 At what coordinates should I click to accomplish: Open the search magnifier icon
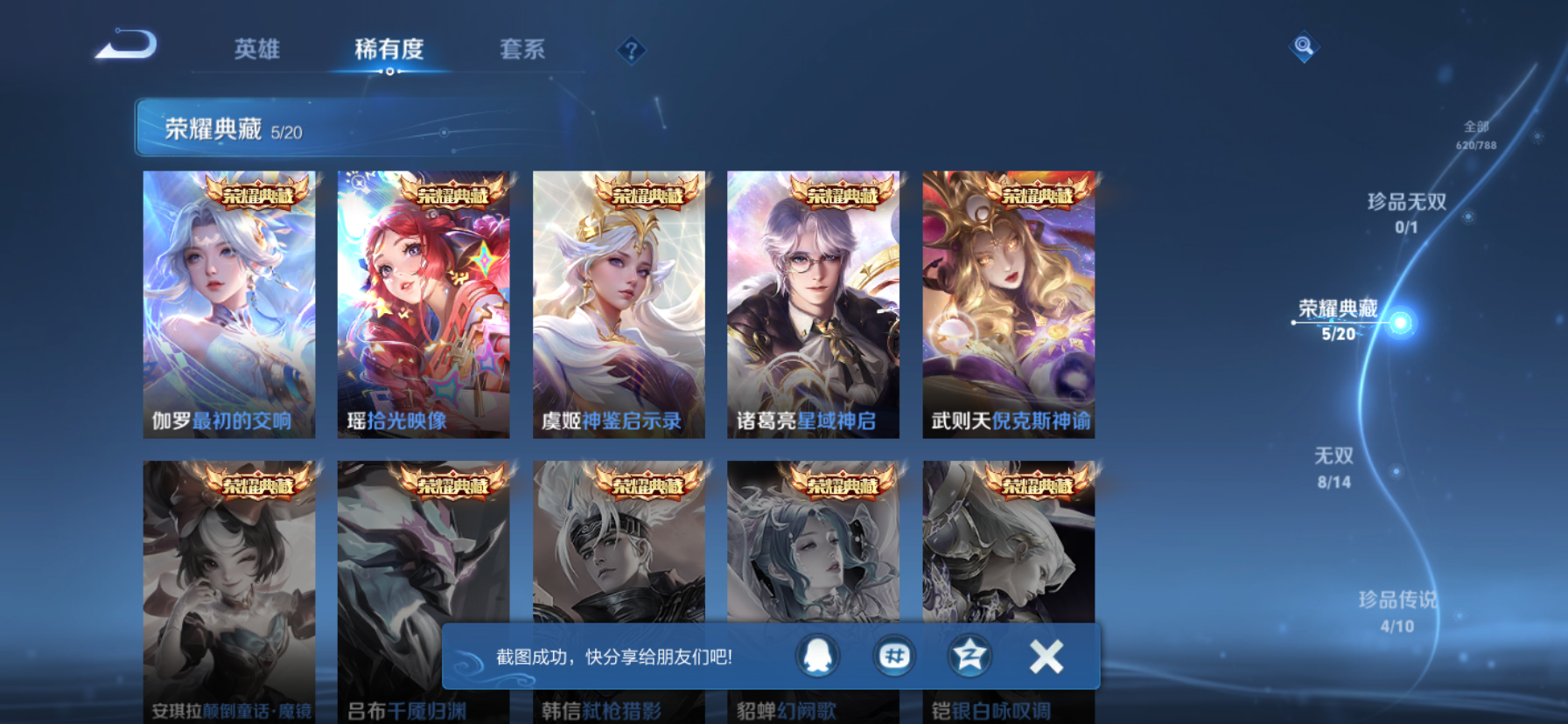coord(1303,46)
